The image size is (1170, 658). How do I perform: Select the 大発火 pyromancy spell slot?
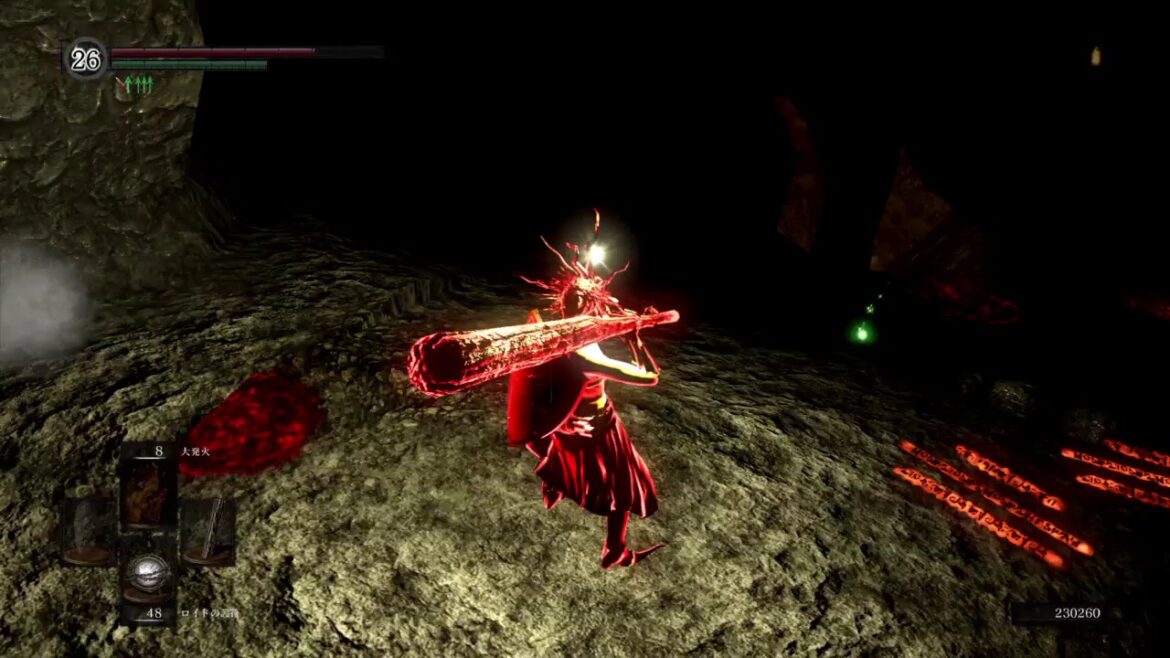148,489
